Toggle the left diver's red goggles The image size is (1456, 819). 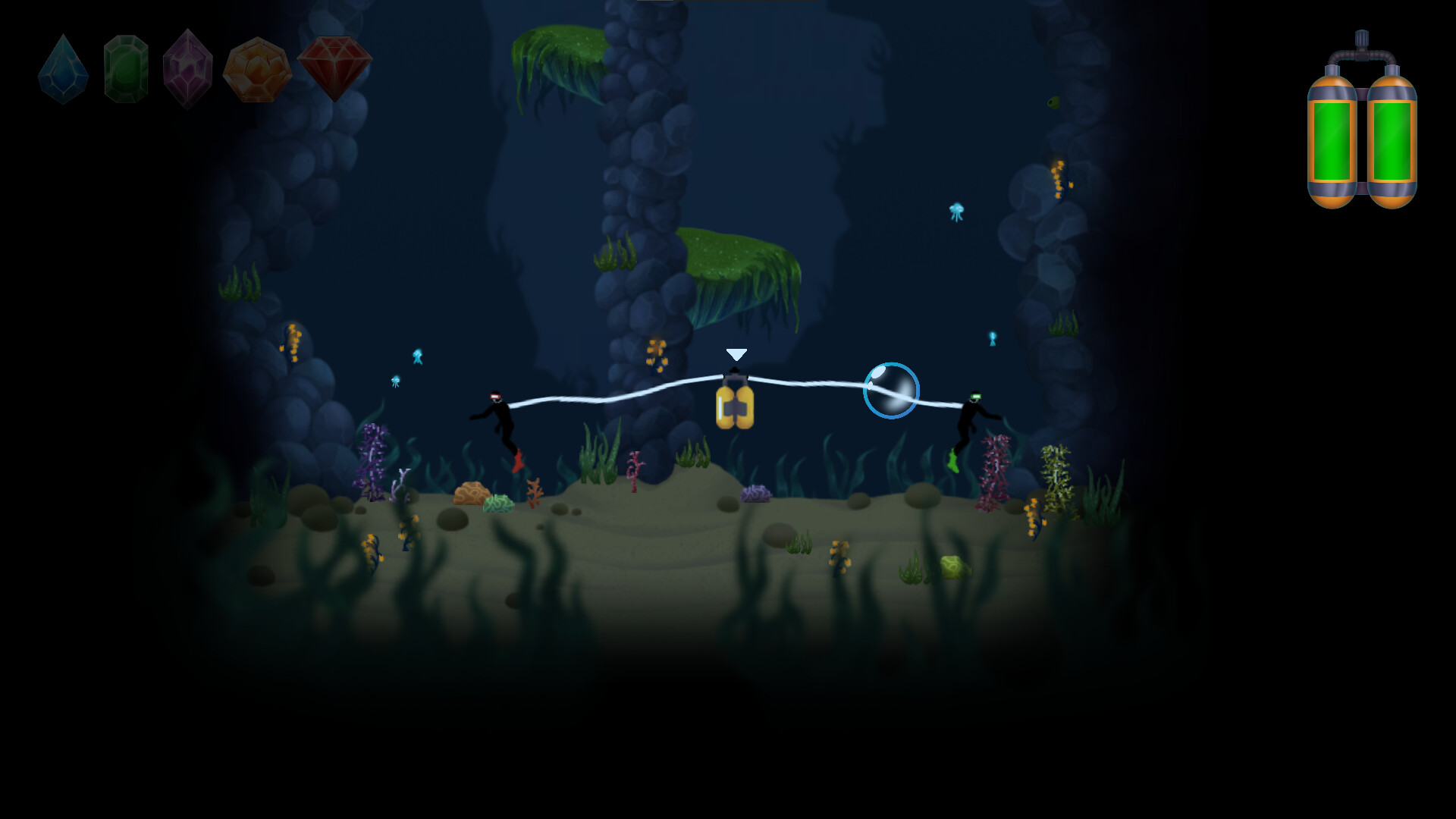point(497,395)
